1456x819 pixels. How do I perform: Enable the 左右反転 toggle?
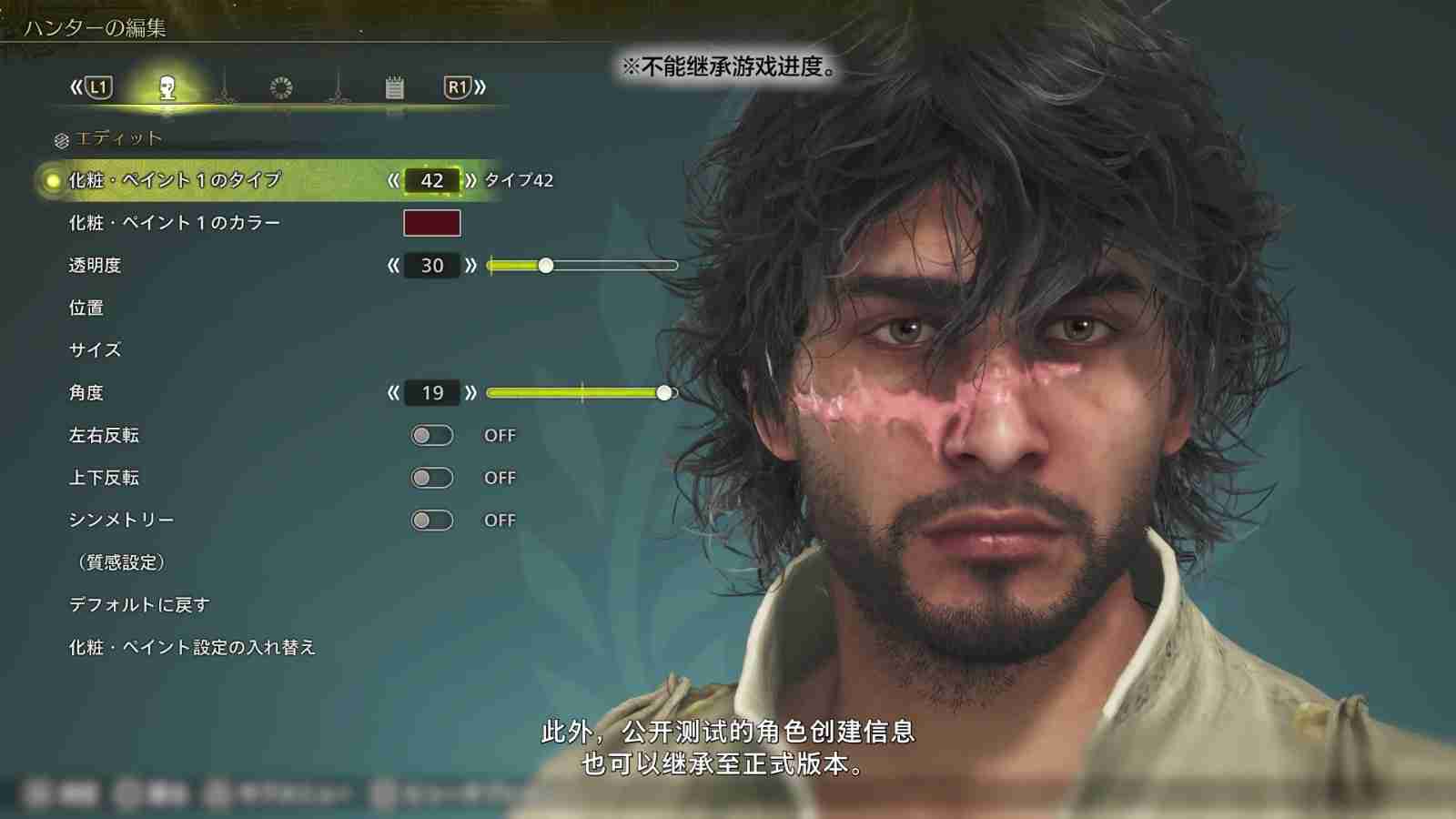432,435
